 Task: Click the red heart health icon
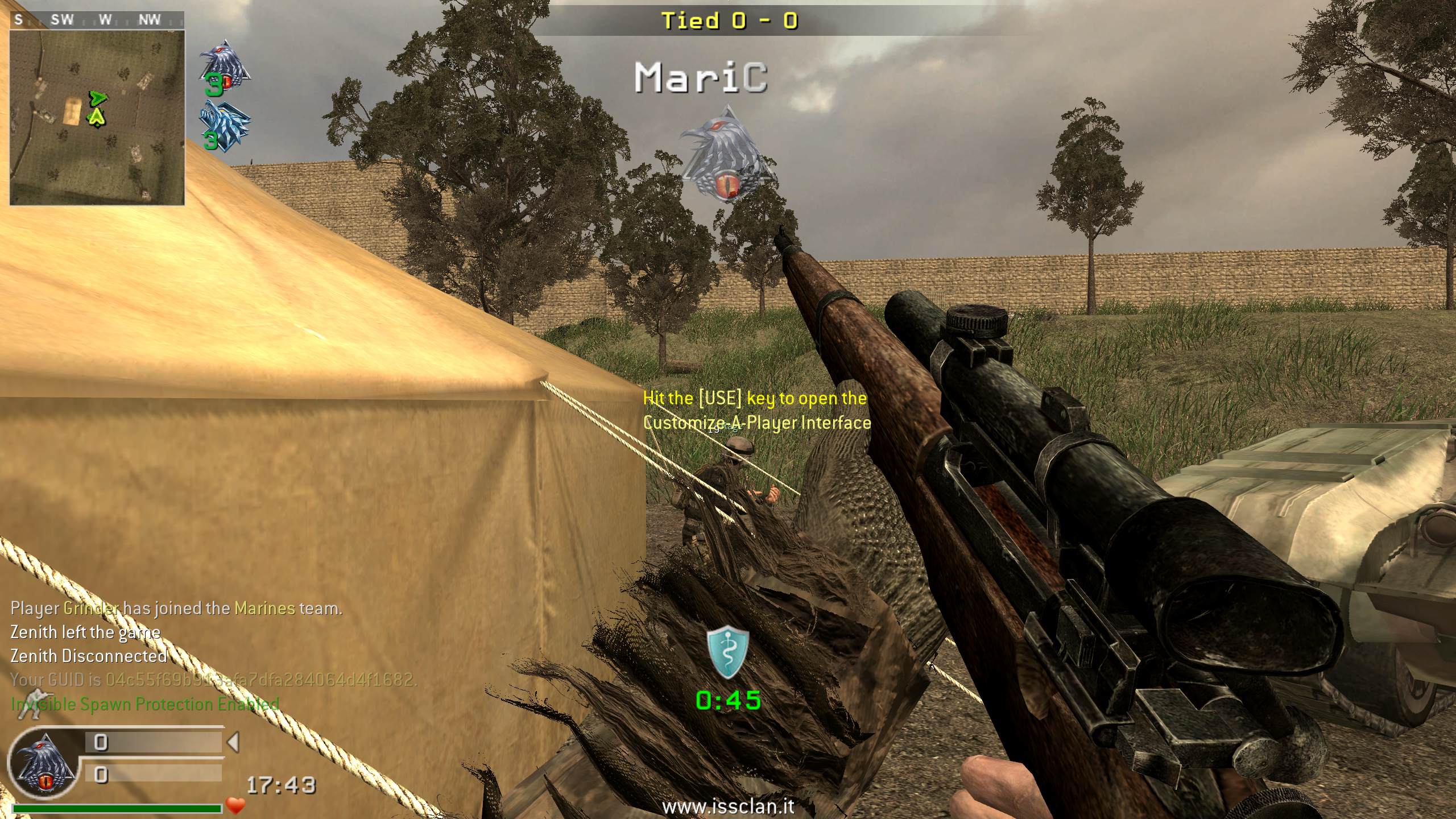[x=235, y=805]
